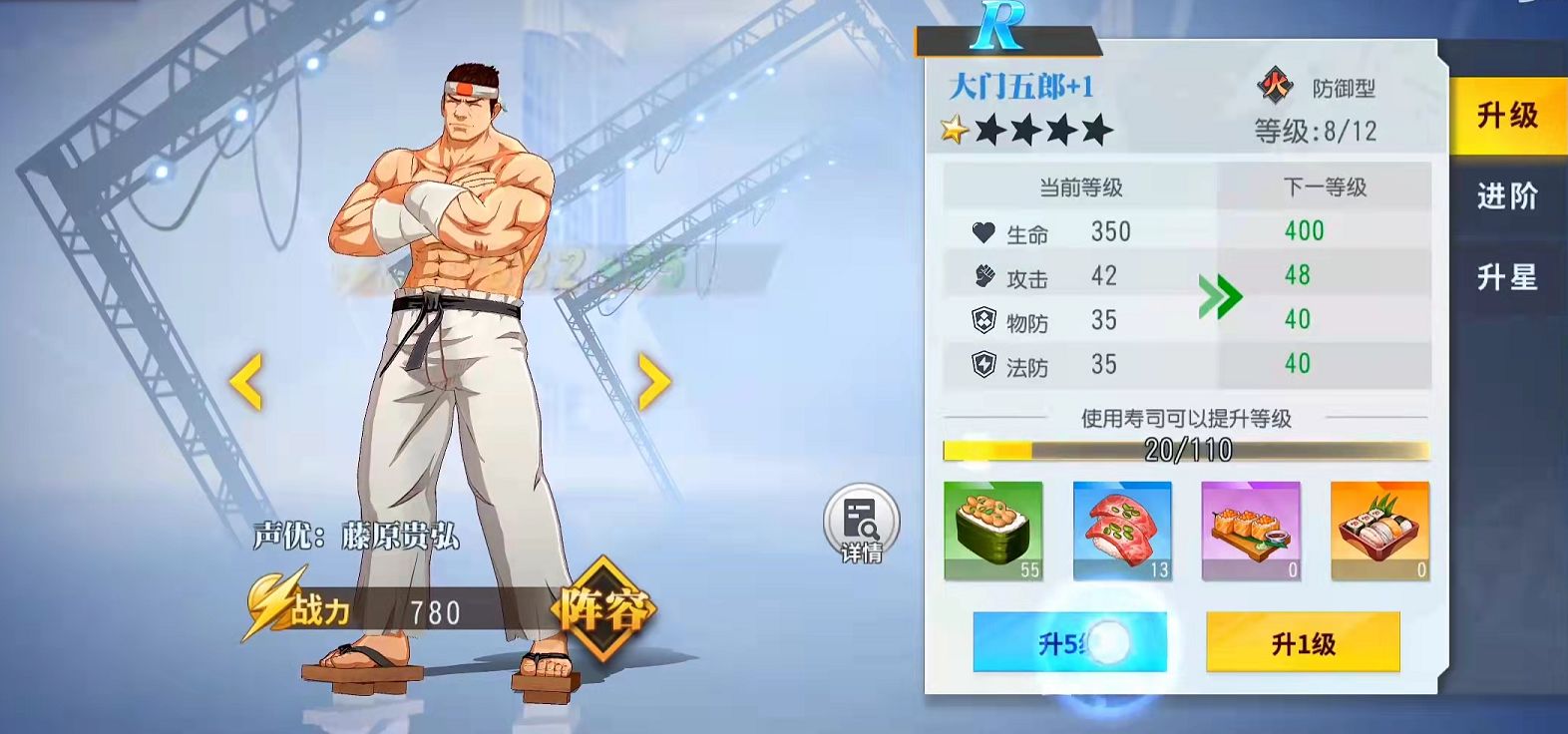Switch to the 升级 tab

(1507, 116)
